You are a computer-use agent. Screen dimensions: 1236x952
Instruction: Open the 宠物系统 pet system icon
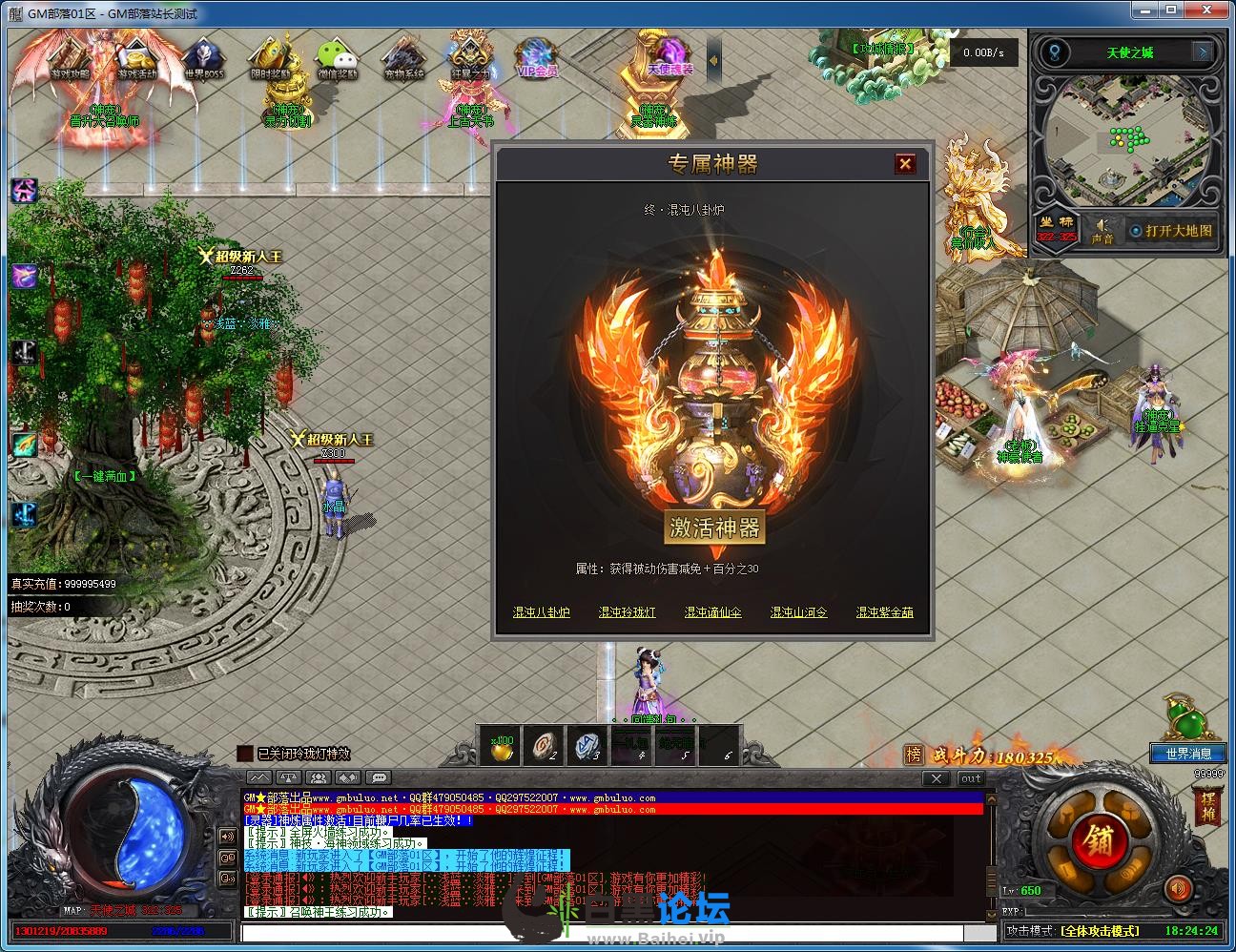402,59
